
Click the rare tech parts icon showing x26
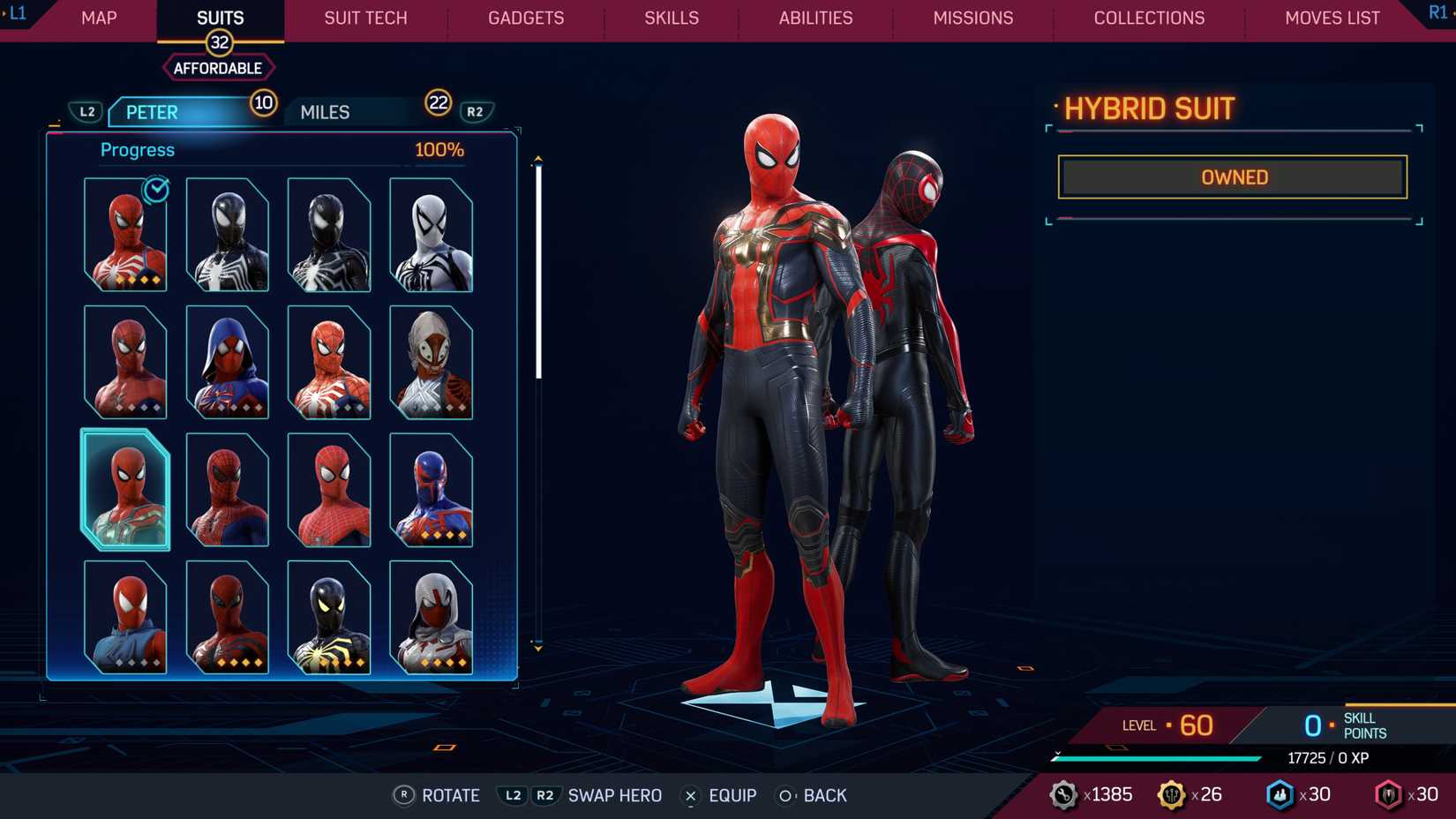(x=1174, y=793)
